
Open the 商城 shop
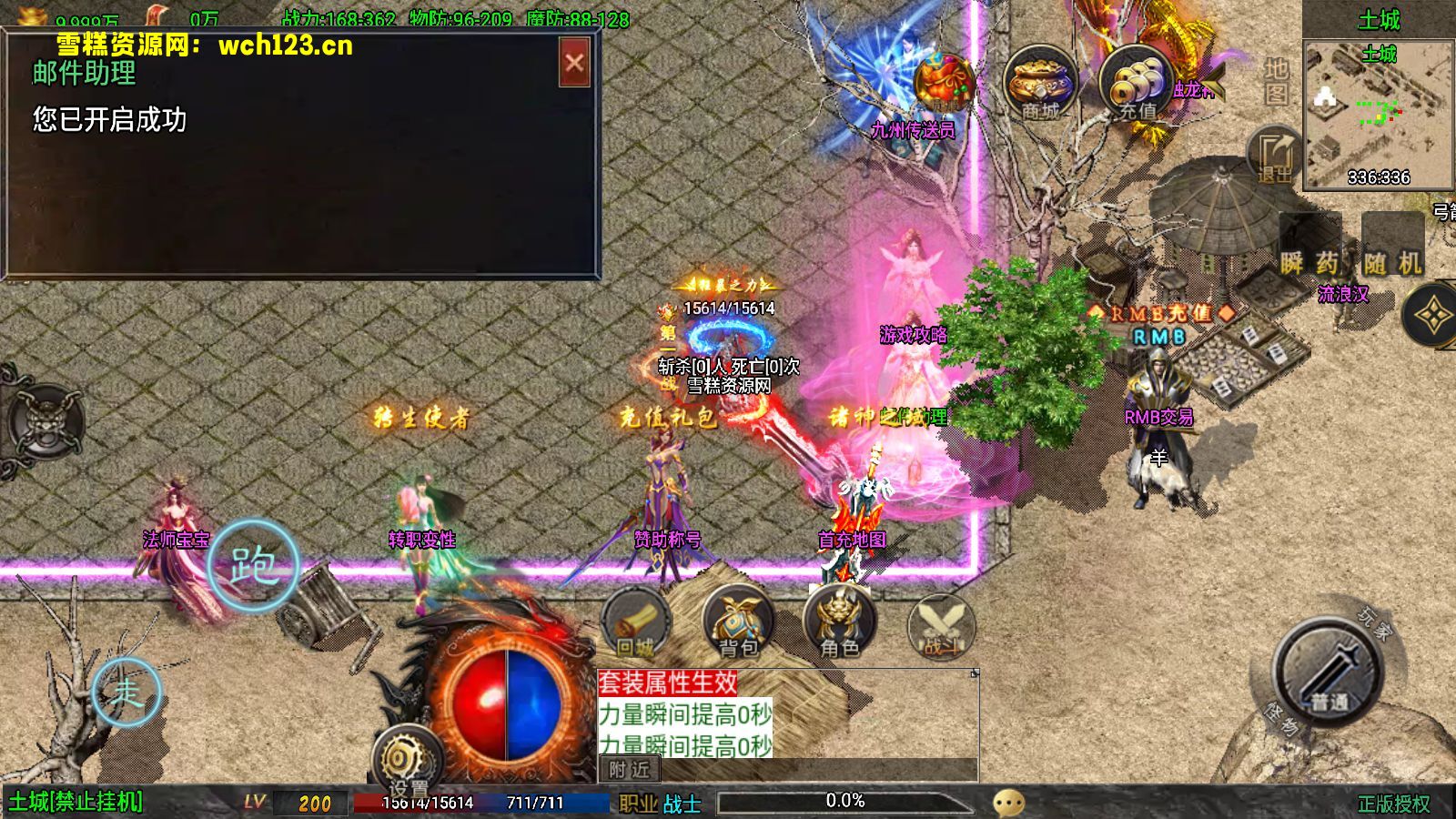click(x=1040, y=84)
